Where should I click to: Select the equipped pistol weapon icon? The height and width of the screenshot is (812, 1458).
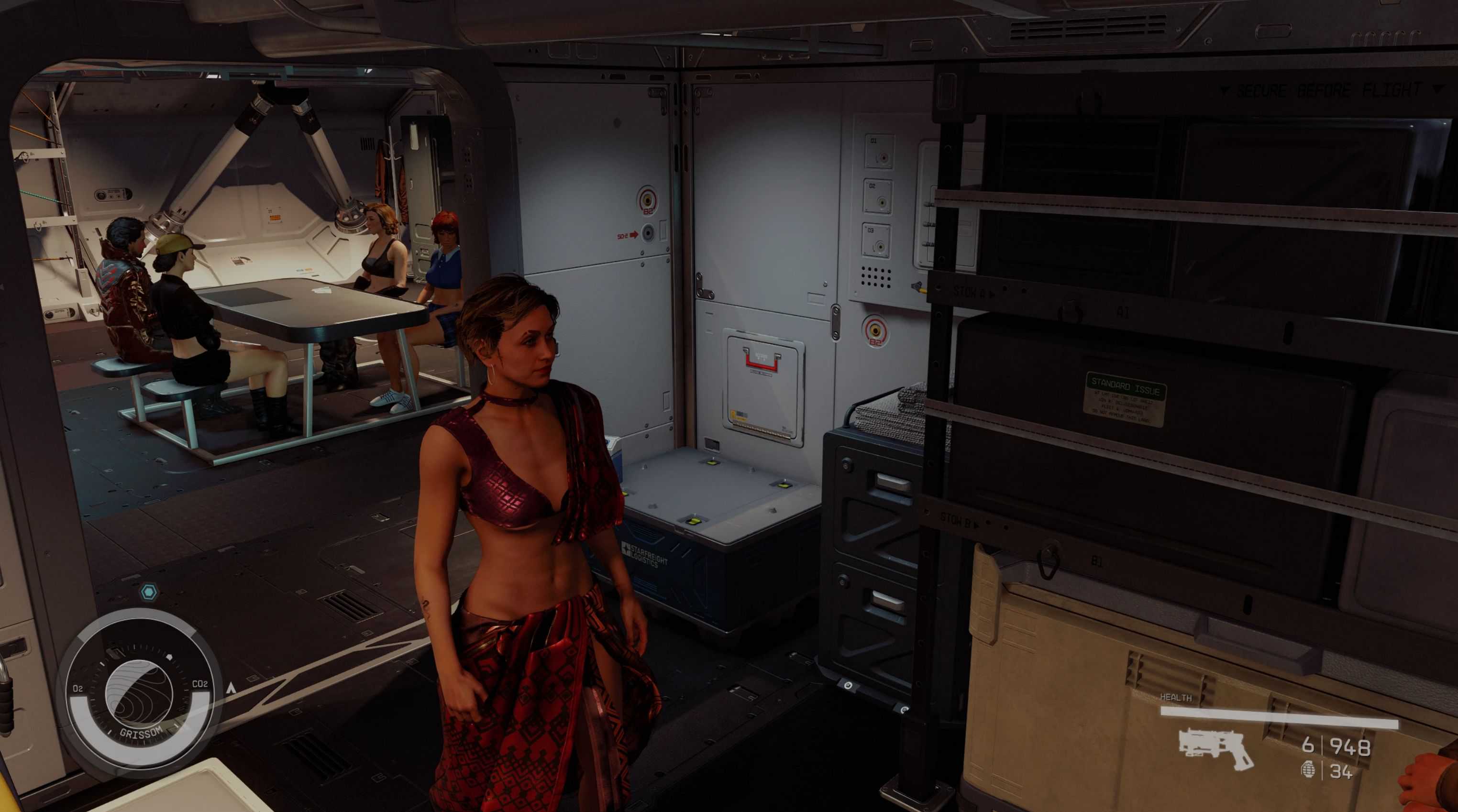[1216, 748]
